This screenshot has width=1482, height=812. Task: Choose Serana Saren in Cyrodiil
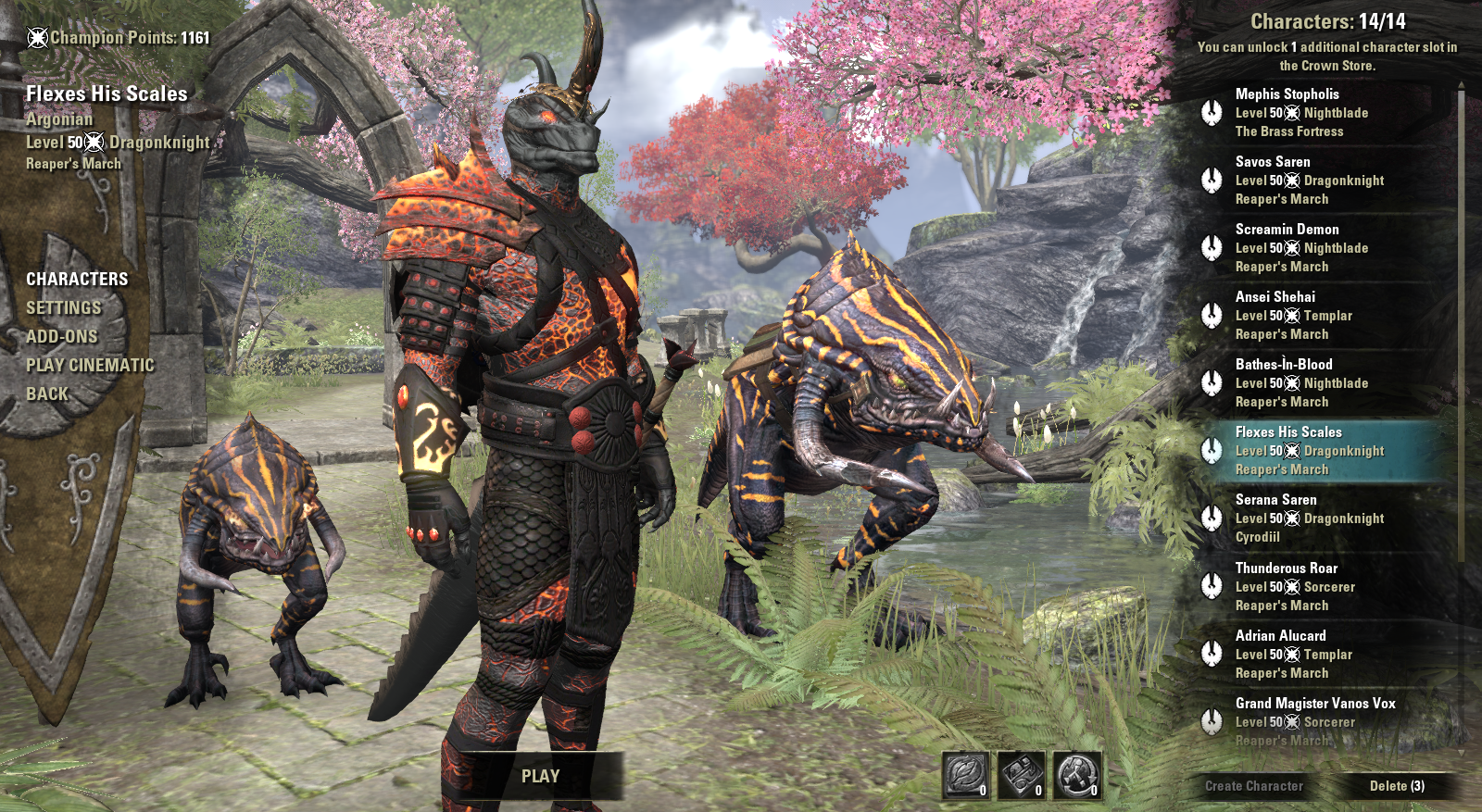tap(1325, 518)
